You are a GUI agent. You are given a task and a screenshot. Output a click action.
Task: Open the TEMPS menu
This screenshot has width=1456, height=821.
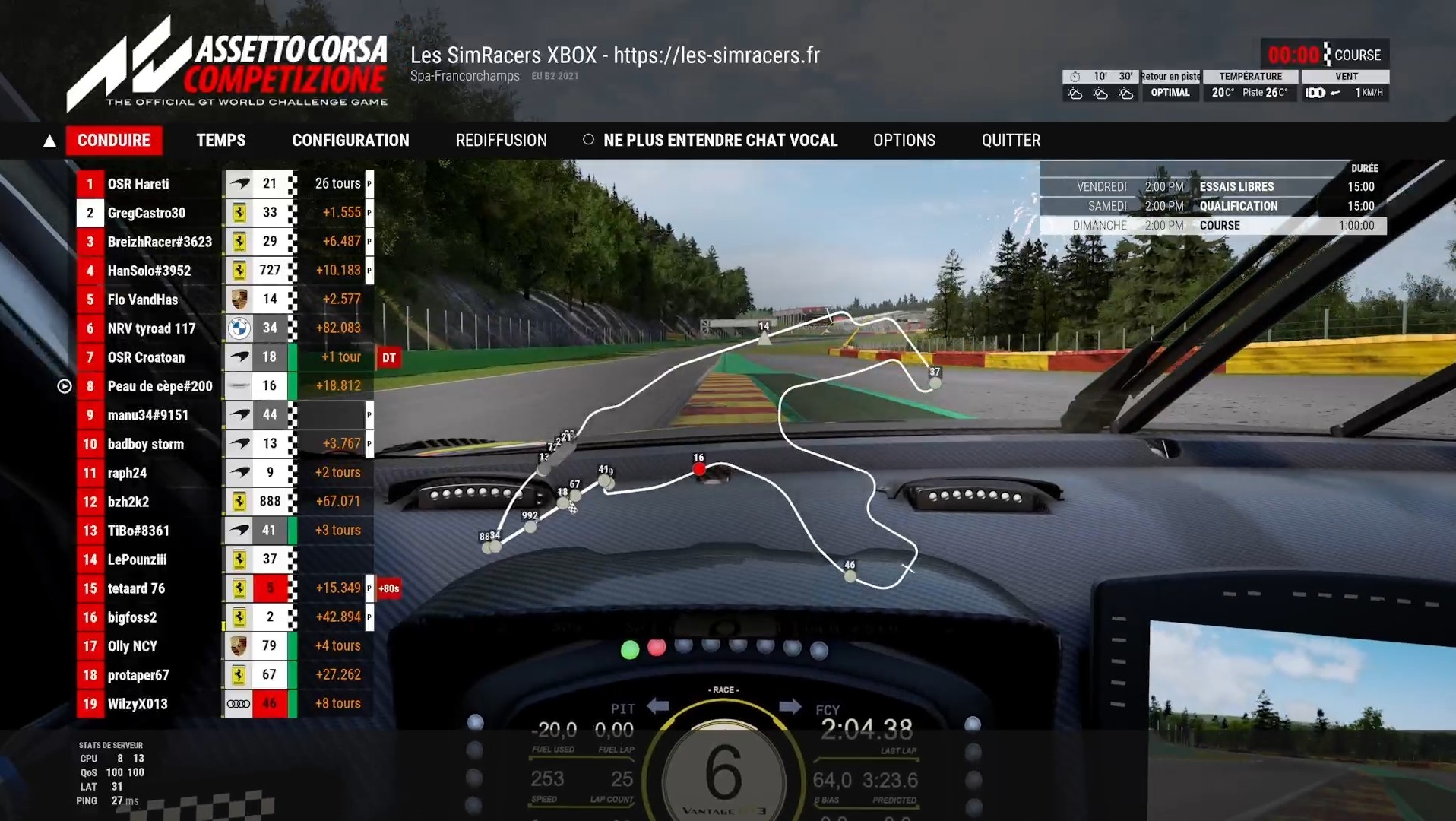(221, 141)
